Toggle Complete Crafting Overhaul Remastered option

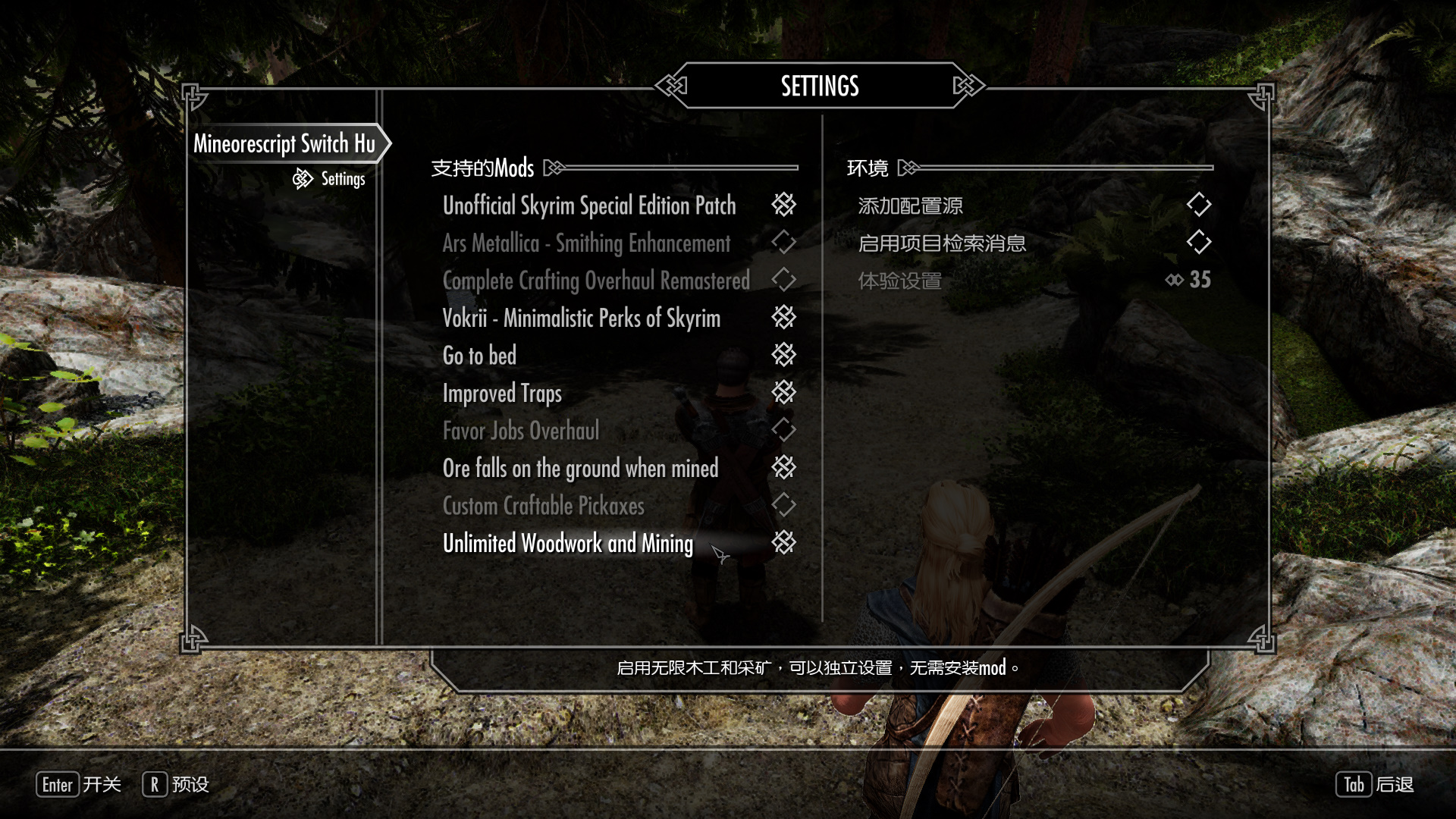pos(783,280)
